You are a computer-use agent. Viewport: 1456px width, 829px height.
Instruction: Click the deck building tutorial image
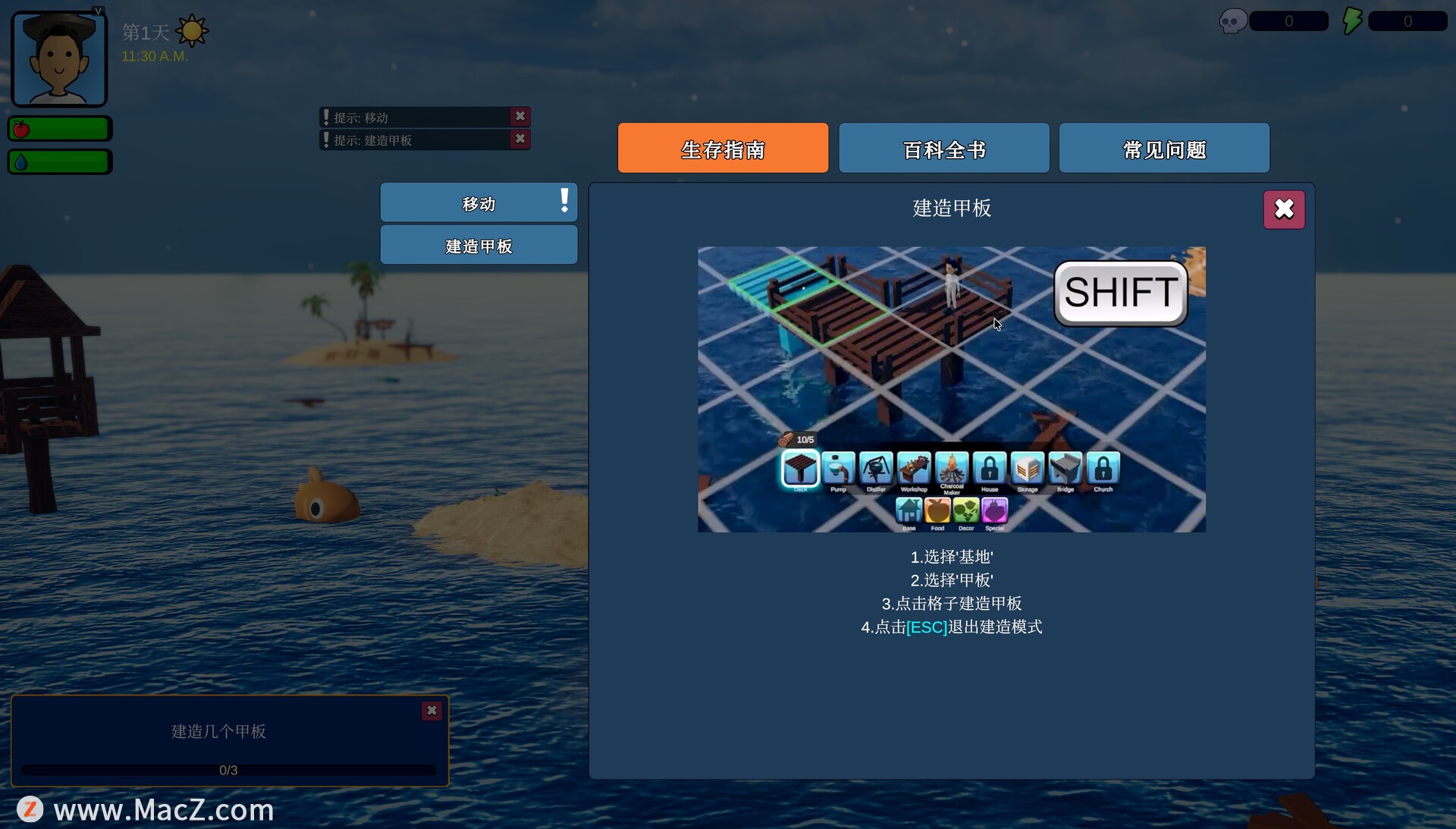[951, 389]
